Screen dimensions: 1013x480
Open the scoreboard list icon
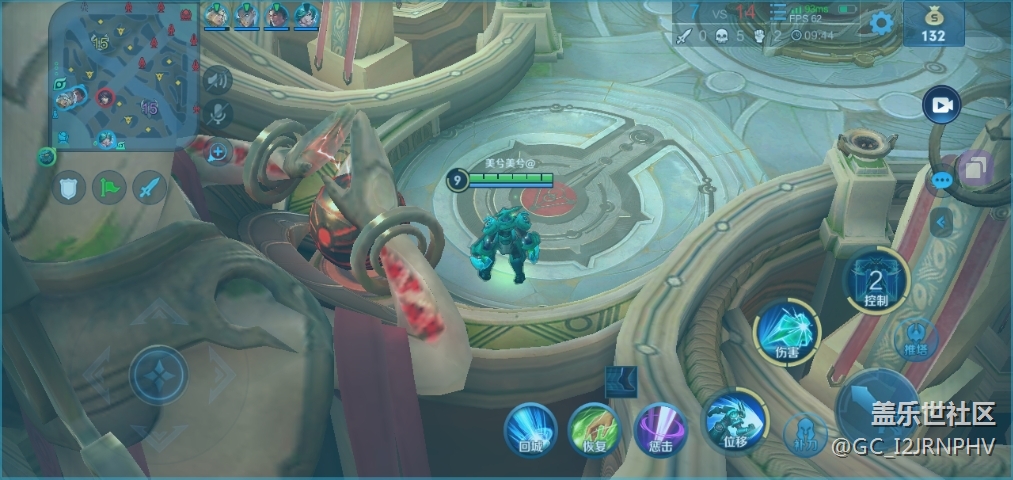[778, 11]
